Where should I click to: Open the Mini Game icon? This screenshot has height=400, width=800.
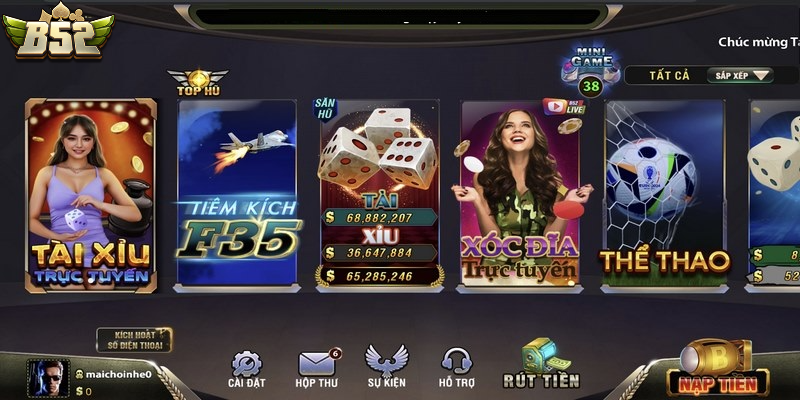[590, 70]
